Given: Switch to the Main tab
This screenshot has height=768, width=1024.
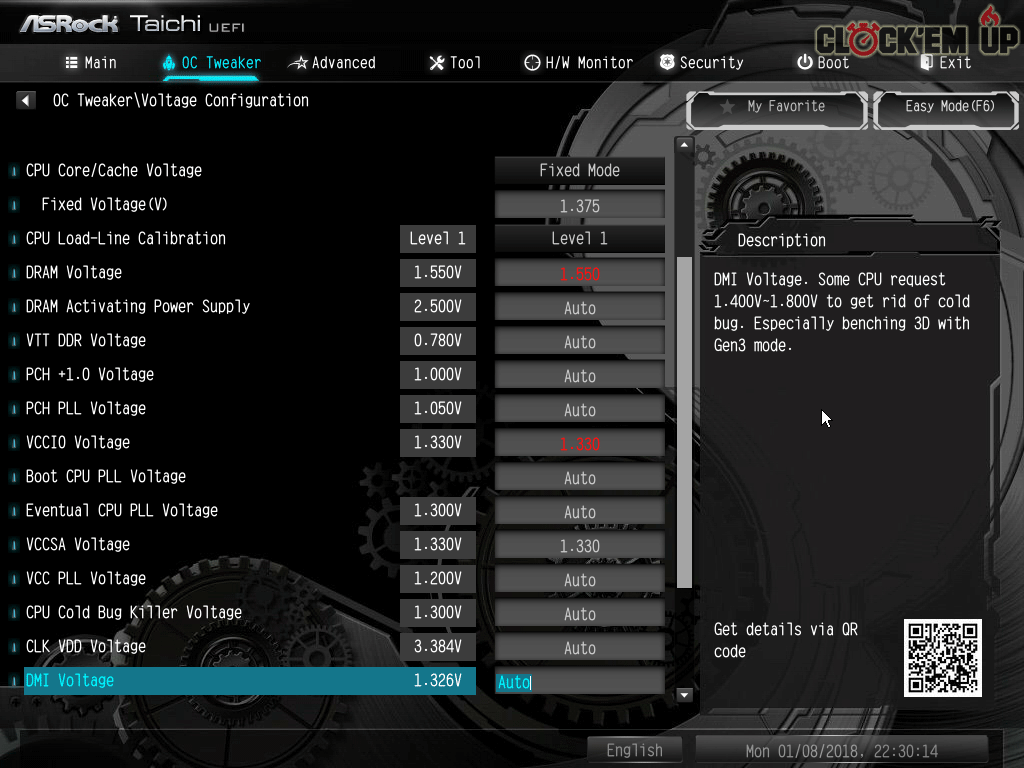Looking at the screenshot, I should point(91,62).
